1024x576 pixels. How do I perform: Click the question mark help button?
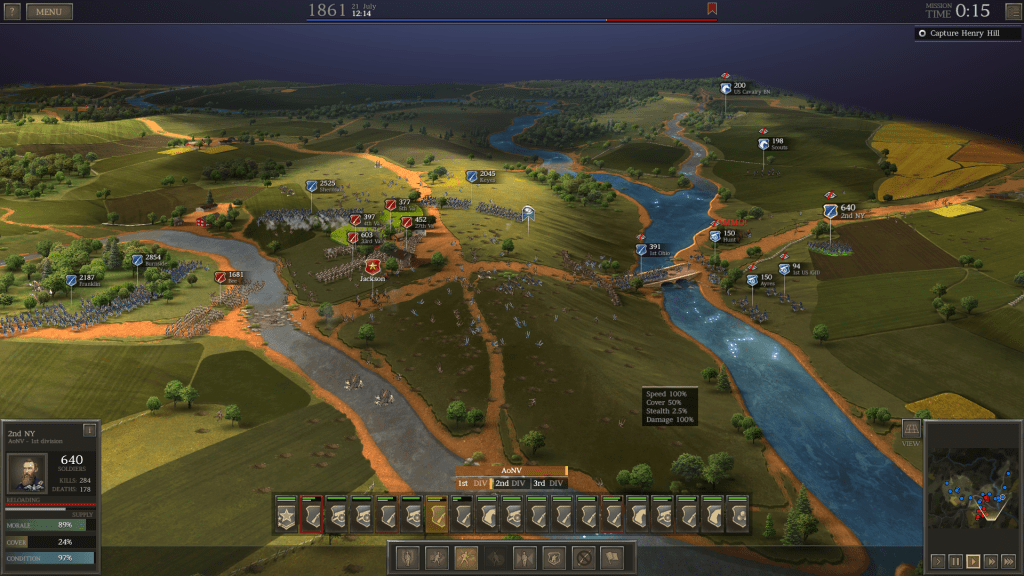click(x=12, y=12)
